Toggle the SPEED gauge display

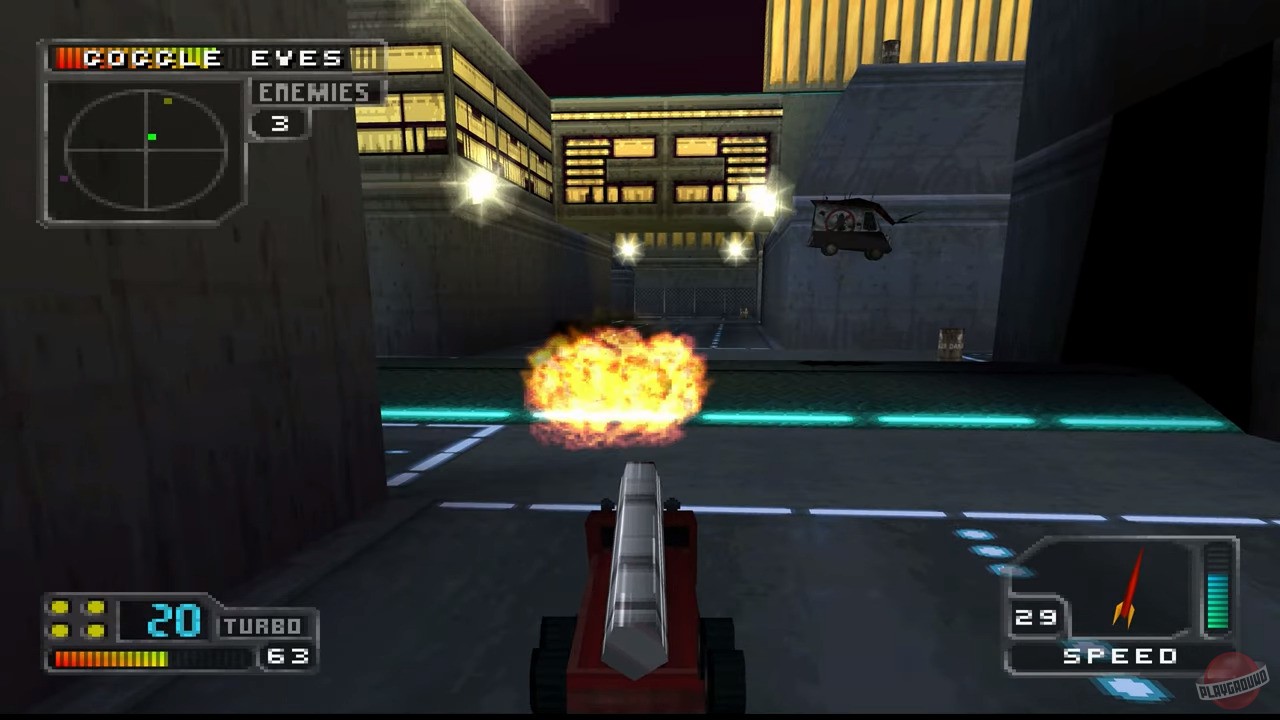pyautogui.click(x=1122, y=656)
